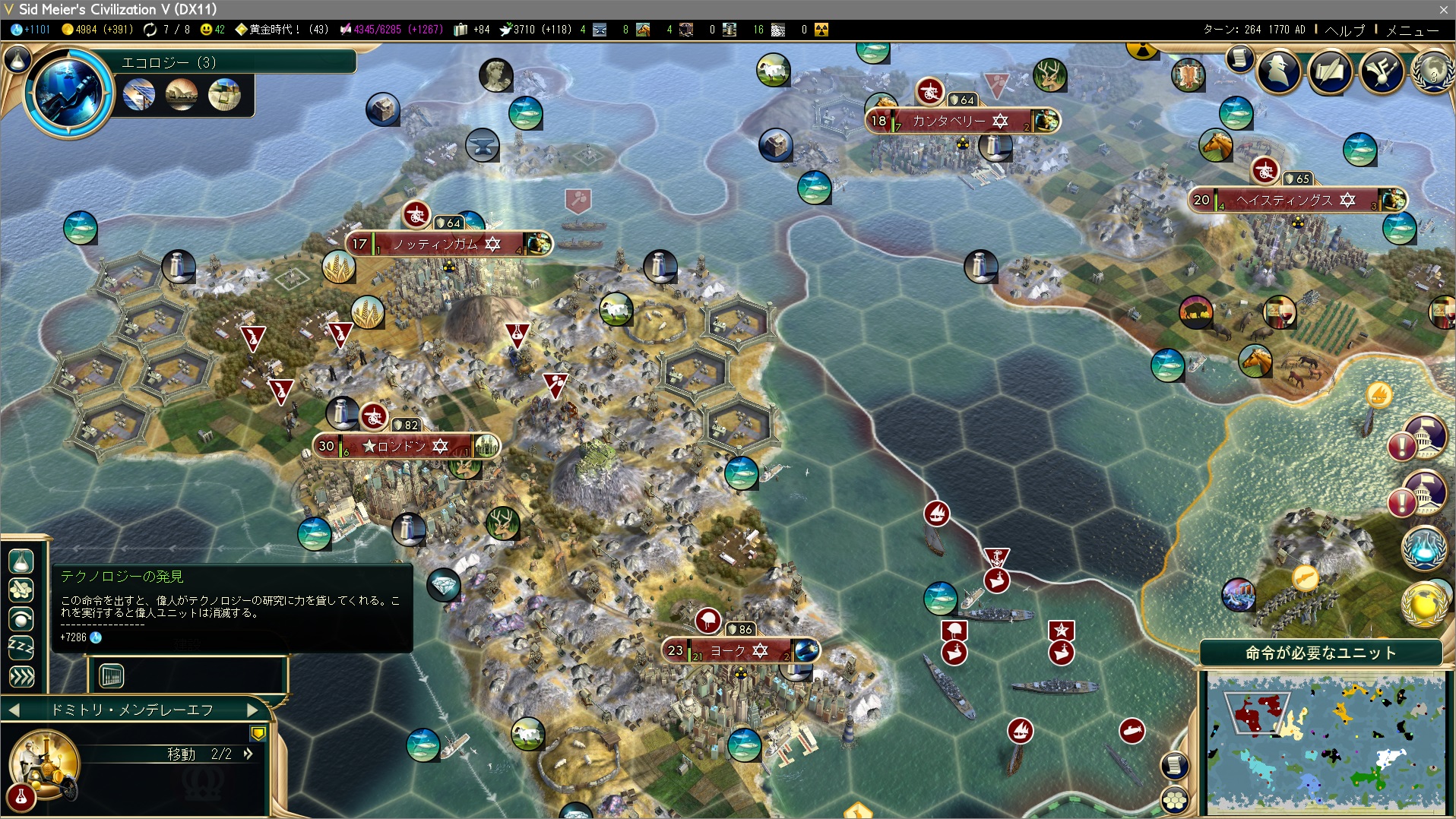Click the エコロジー research bar

pos(236,62)
